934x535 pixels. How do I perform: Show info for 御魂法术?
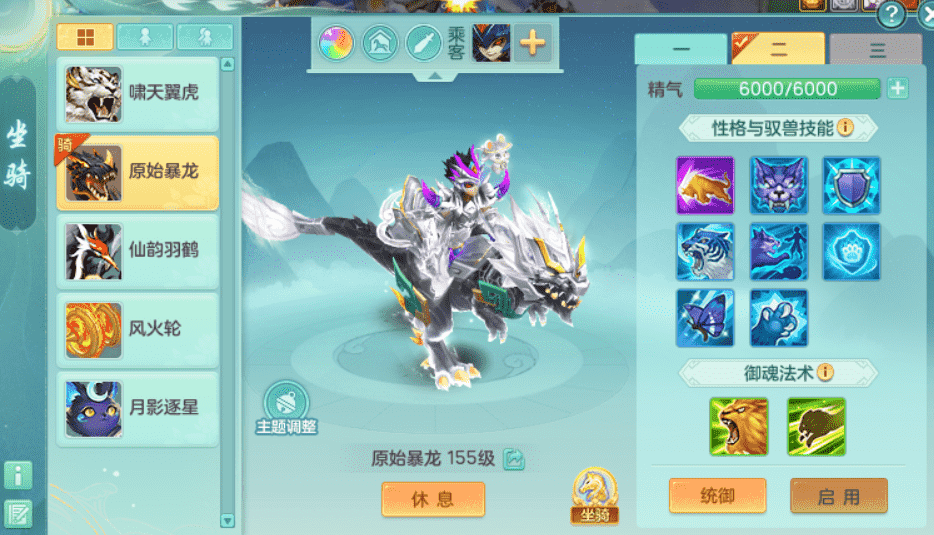pos(825,372)
